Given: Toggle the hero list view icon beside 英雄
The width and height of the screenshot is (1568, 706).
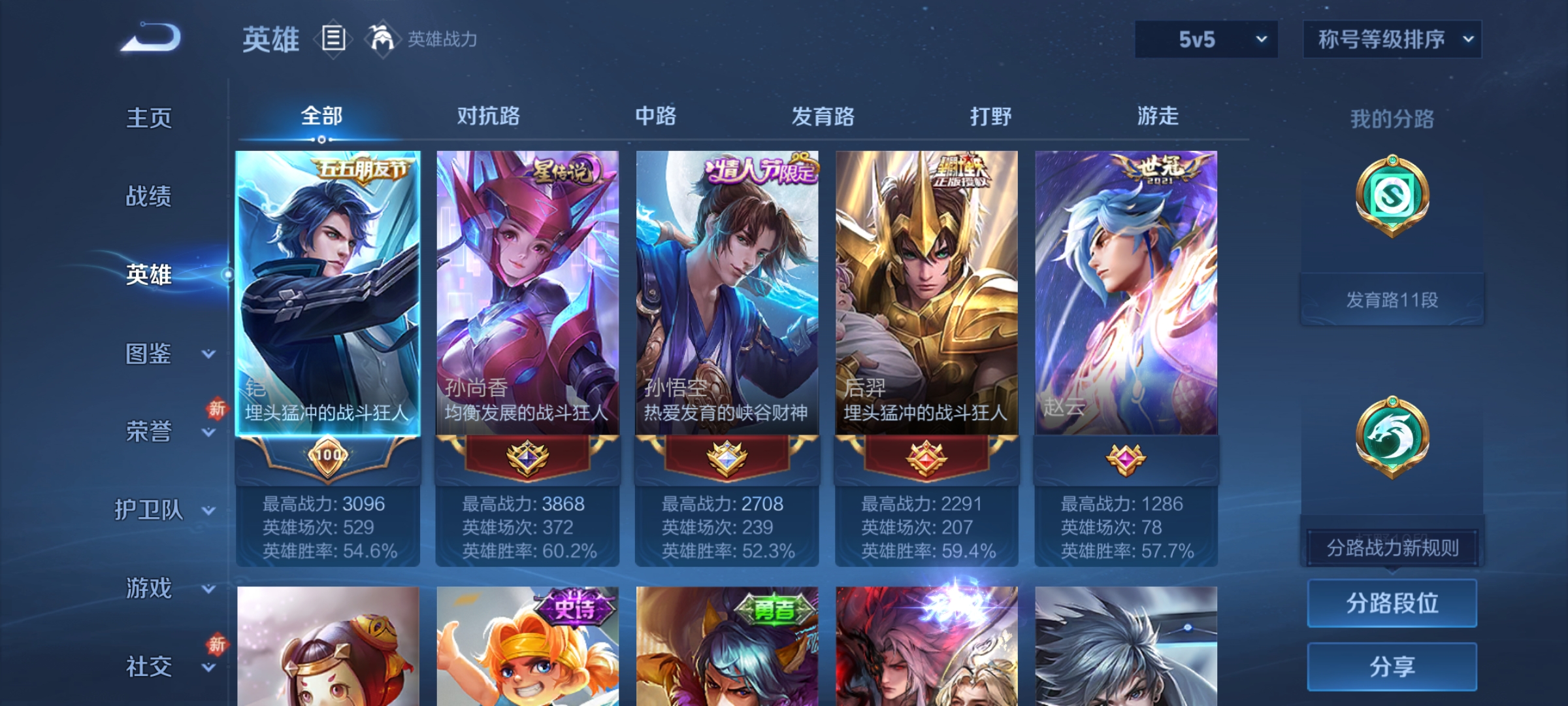Looking at the screenshot, I should pos(334,39).
